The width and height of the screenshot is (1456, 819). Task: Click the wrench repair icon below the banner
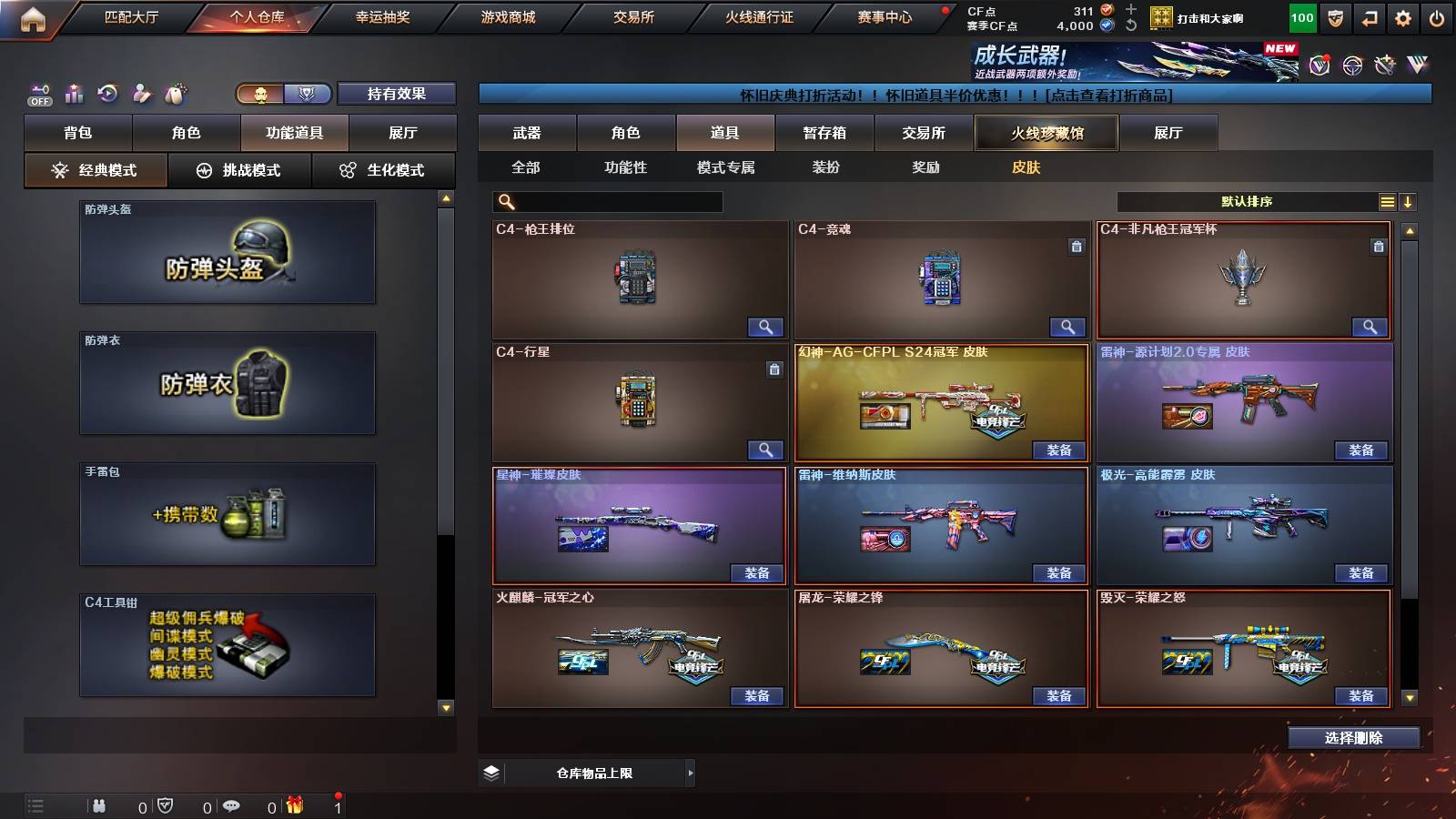[x=1386, y=66]
